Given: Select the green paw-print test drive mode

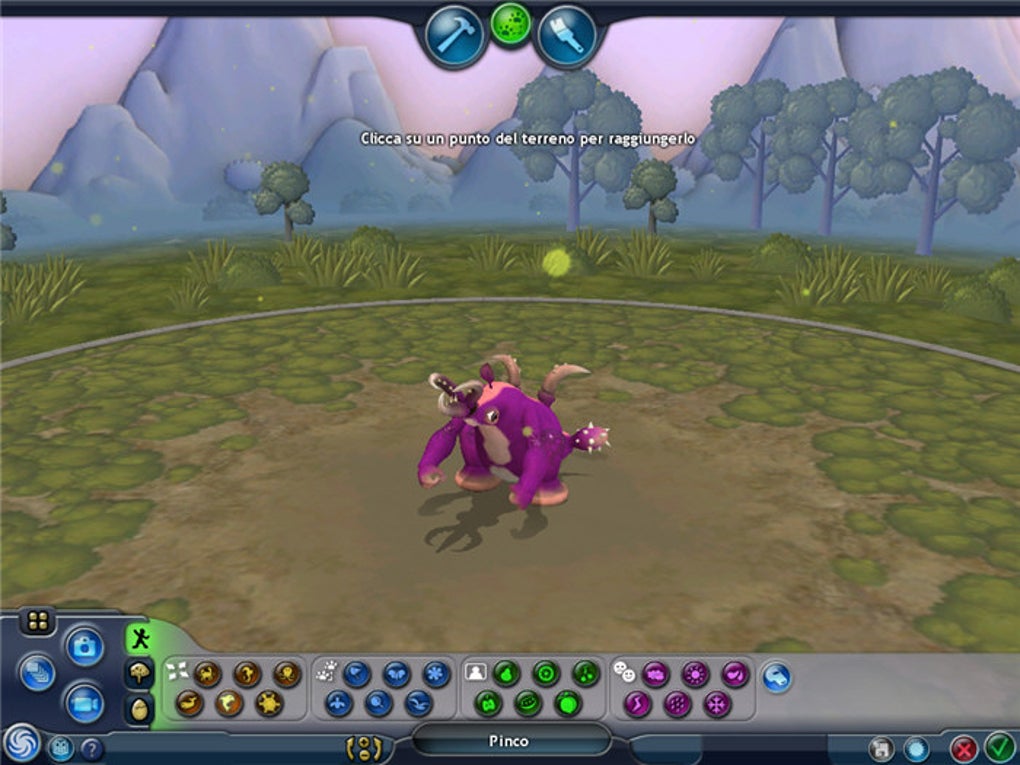Looking at the screenshot, I should tap(511, 24).
